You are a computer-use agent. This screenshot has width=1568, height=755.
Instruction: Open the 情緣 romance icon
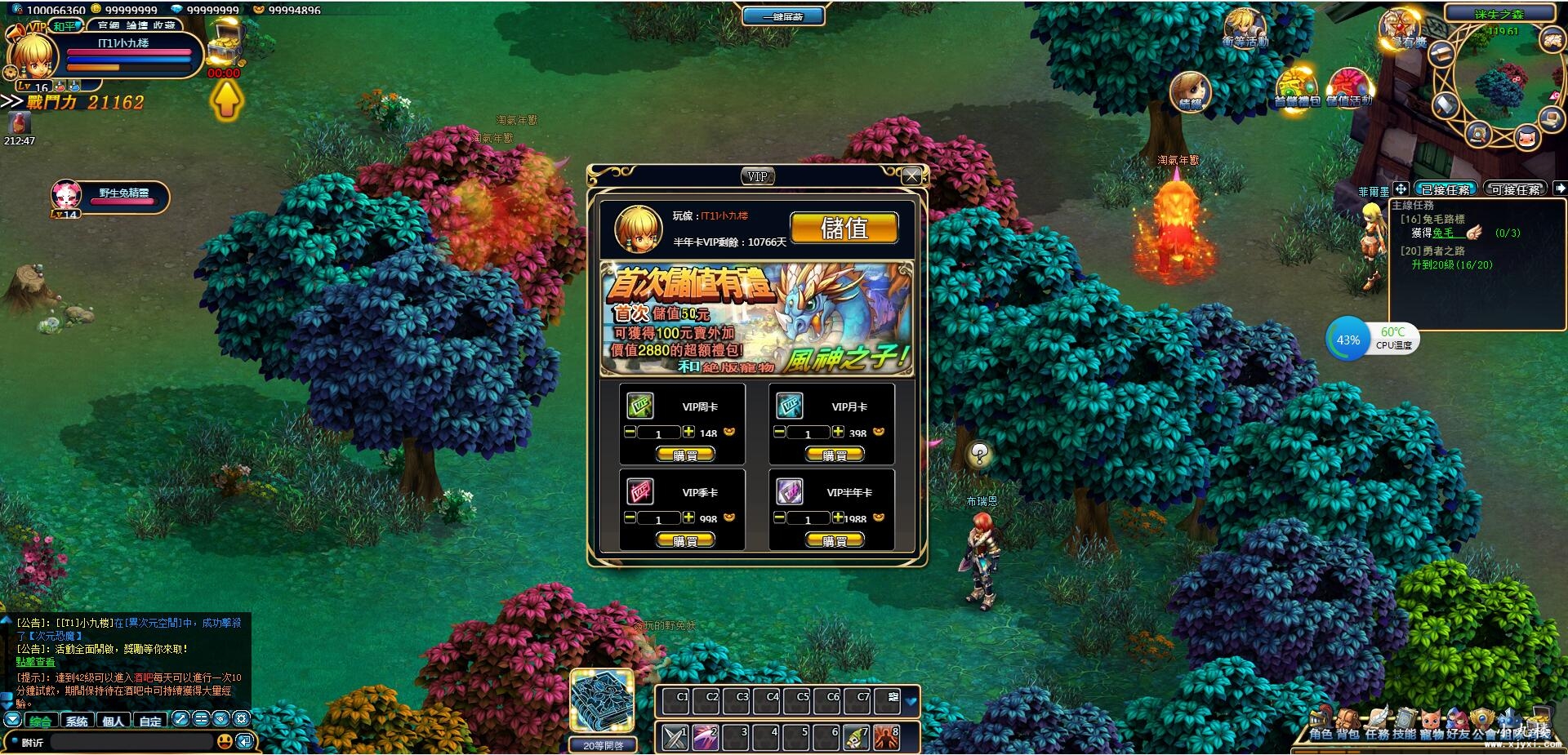(1191, 90)
